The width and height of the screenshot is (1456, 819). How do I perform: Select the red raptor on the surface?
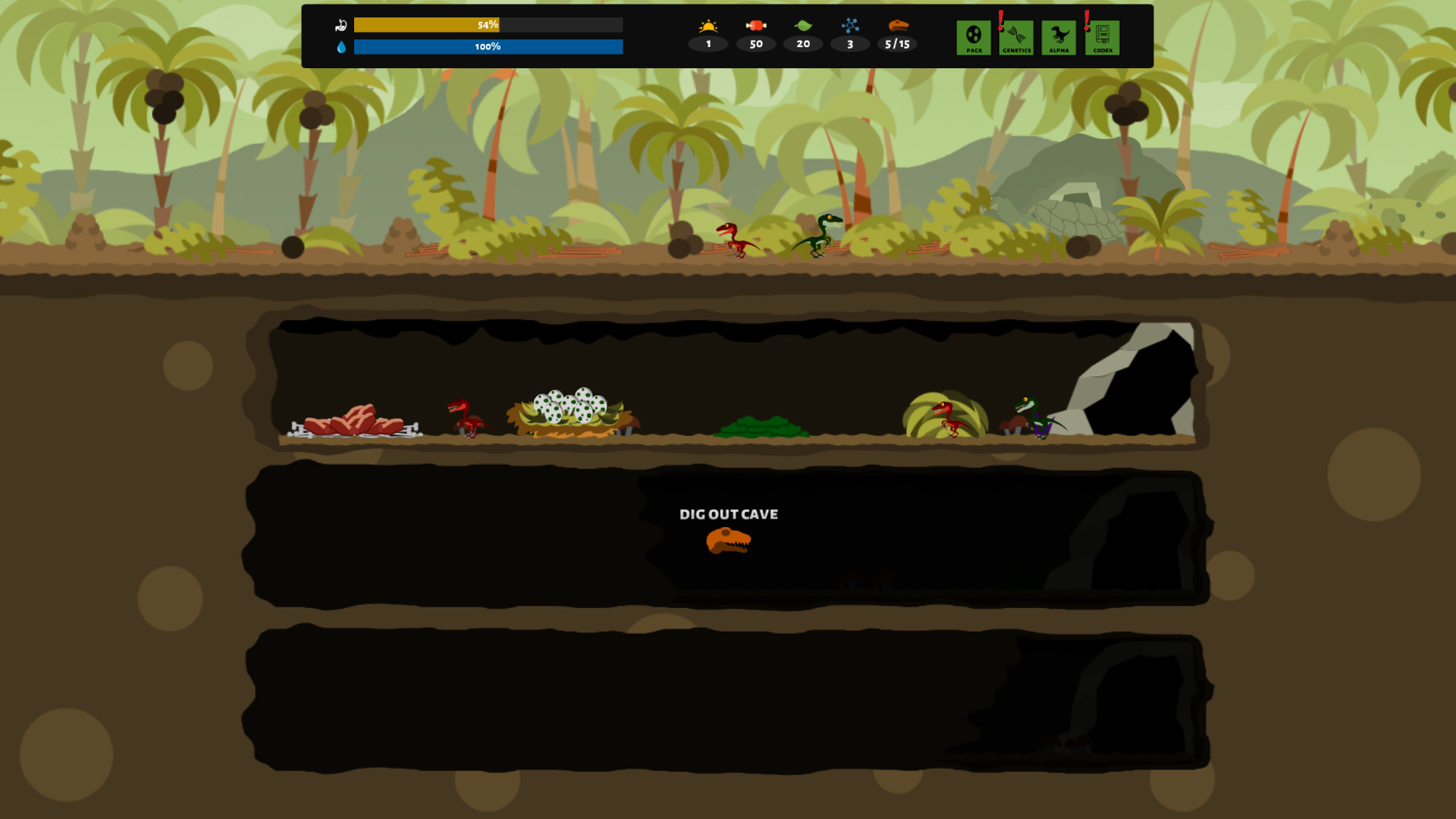(x=732, y=239)
